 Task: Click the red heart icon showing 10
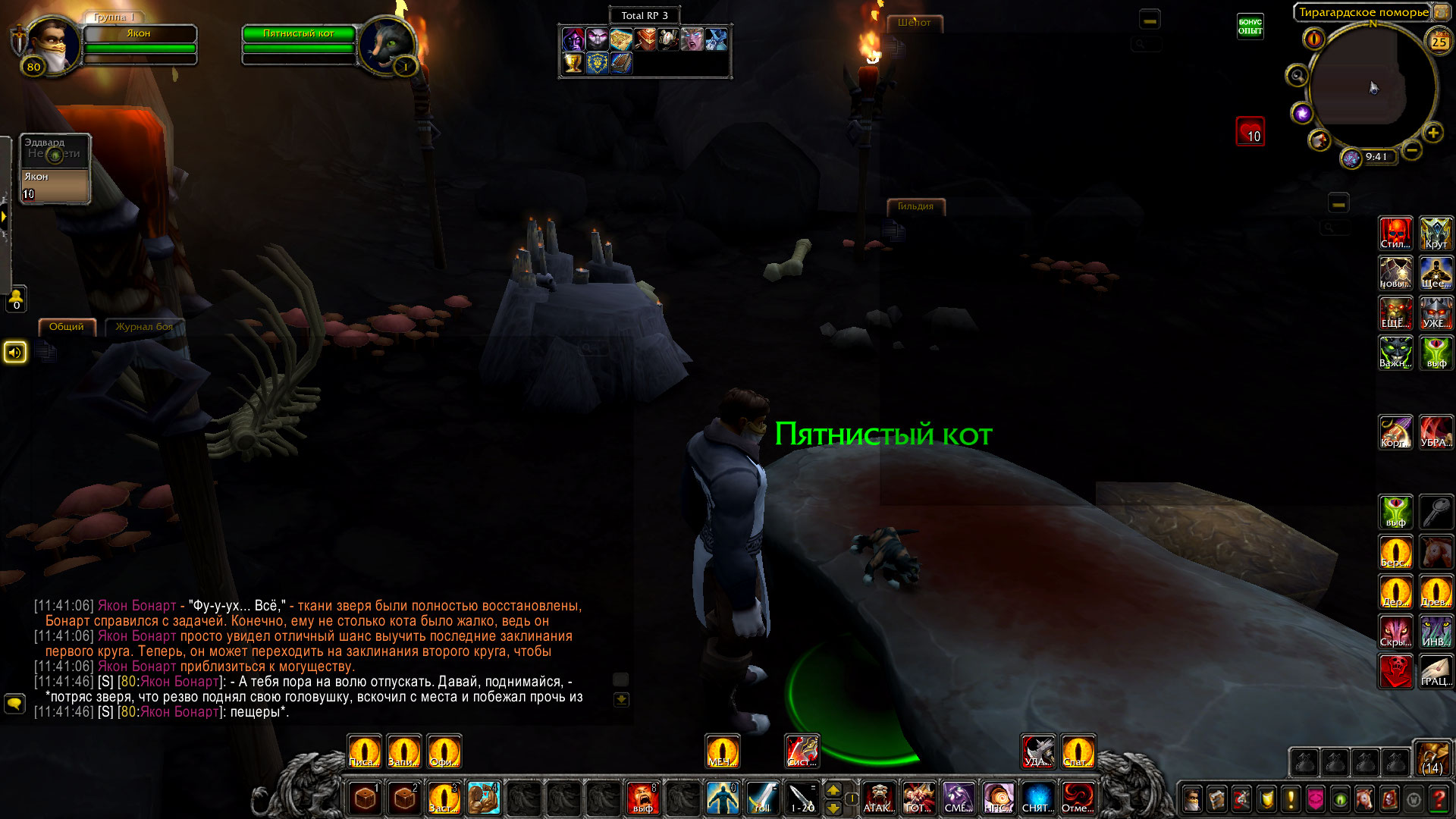pos(1250,132)
